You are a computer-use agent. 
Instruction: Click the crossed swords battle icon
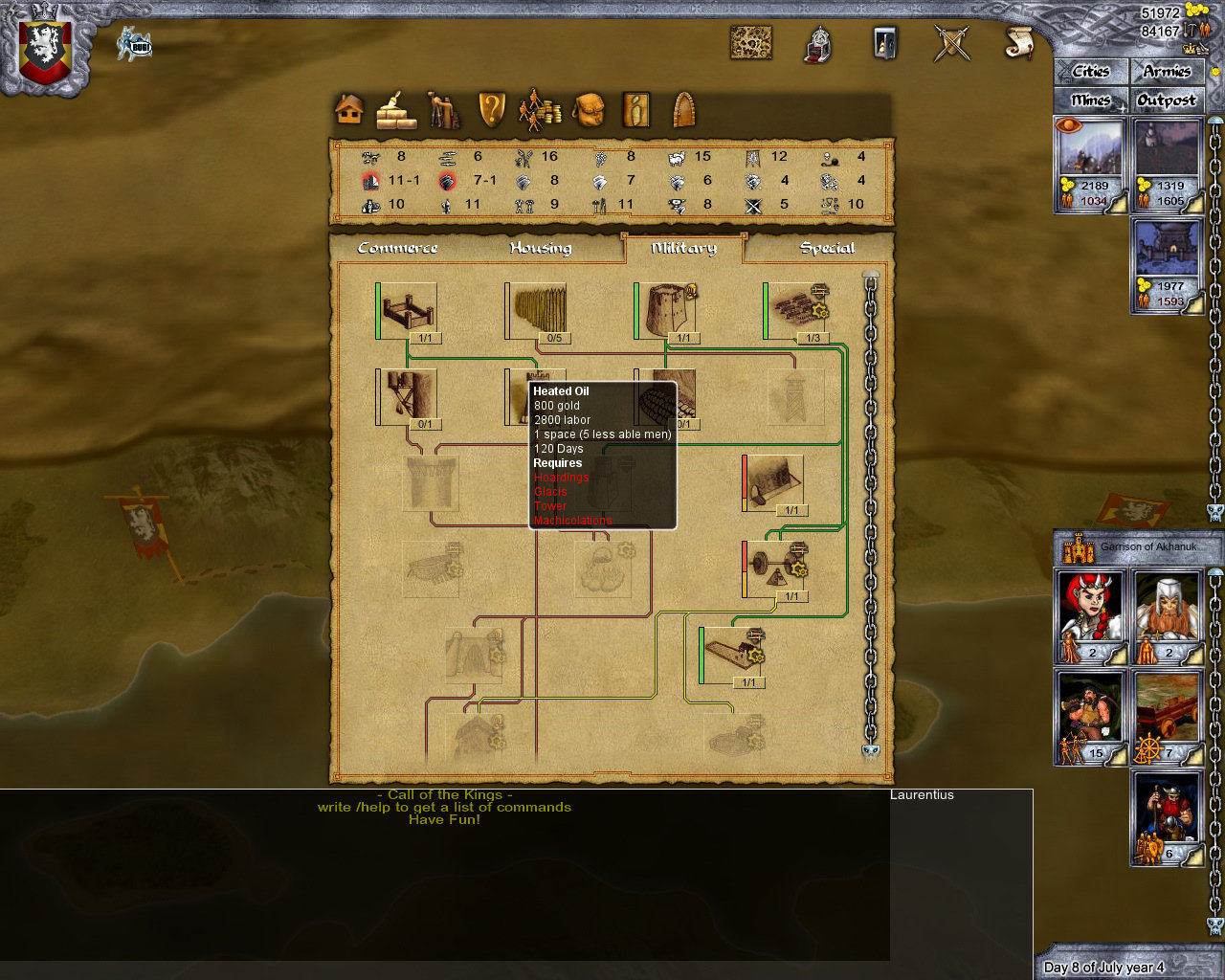(x=952, y=43)
